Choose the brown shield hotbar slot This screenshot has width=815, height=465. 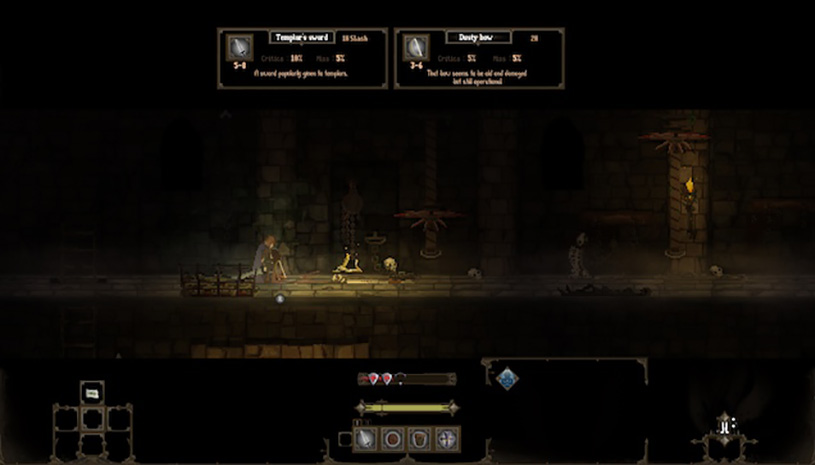coord(420,439)
